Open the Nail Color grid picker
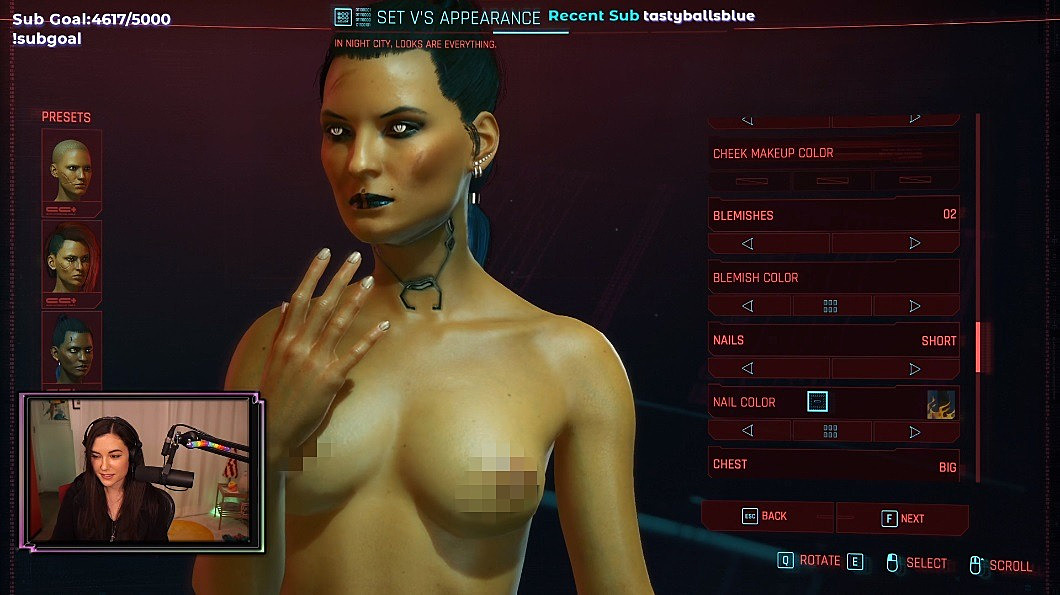 coord(830,432)
